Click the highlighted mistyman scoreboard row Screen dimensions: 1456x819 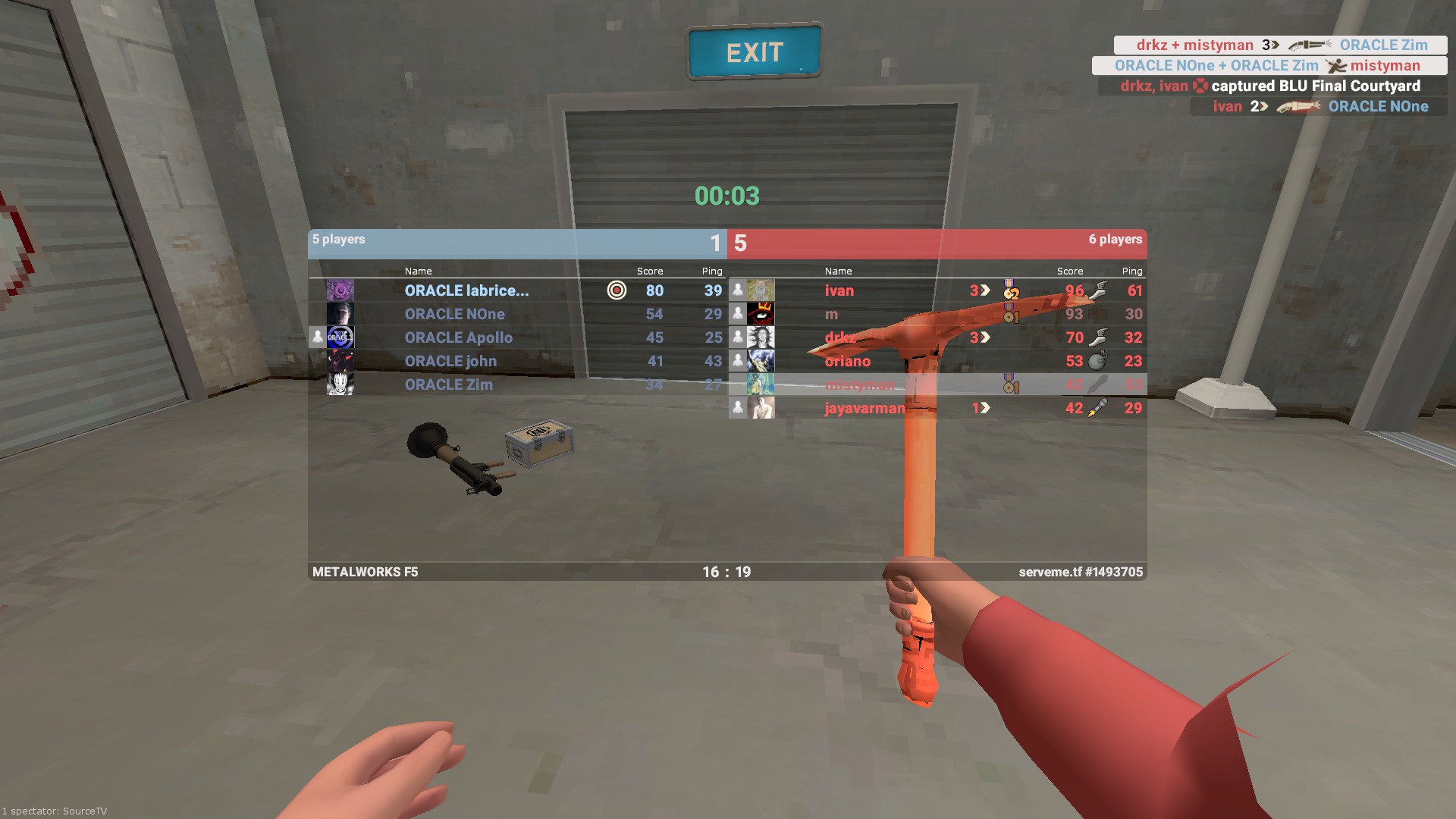[859, 384]
